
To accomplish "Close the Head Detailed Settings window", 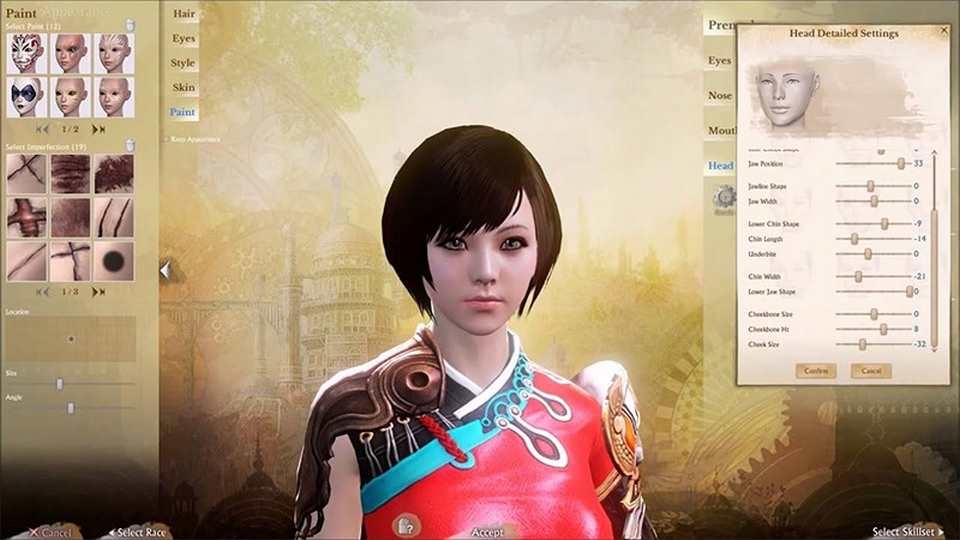I will pyautogui.click(x=944, y=31).
